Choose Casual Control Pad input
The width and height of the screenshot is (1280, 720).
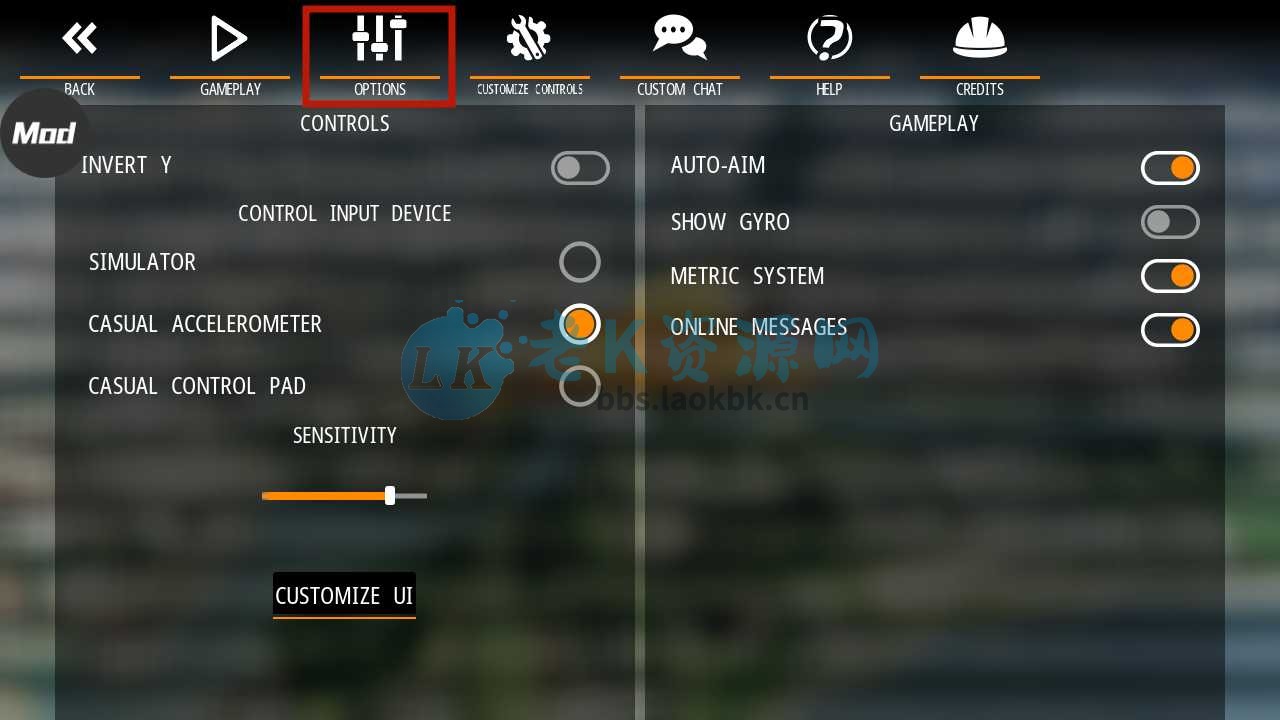coord(580,385)
